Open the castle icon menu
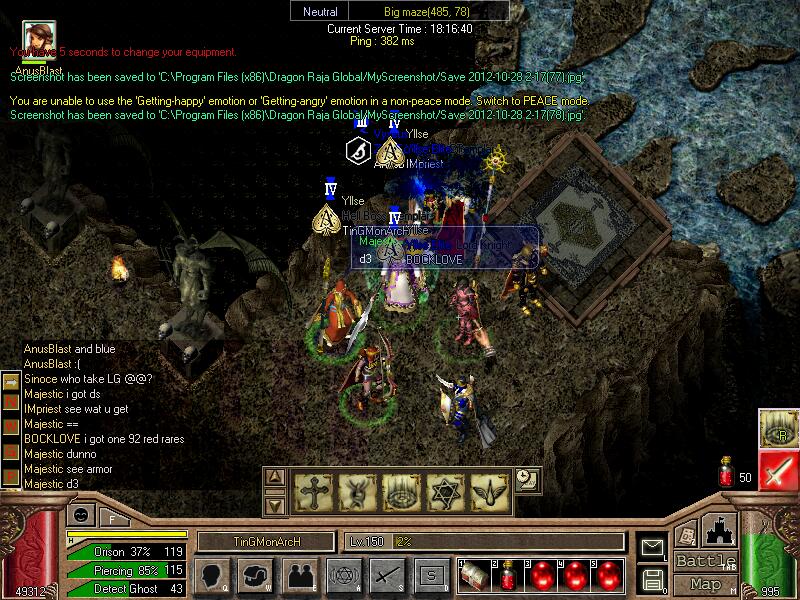The height and width of the screenshot is (600, 800). tap(720, 531)
